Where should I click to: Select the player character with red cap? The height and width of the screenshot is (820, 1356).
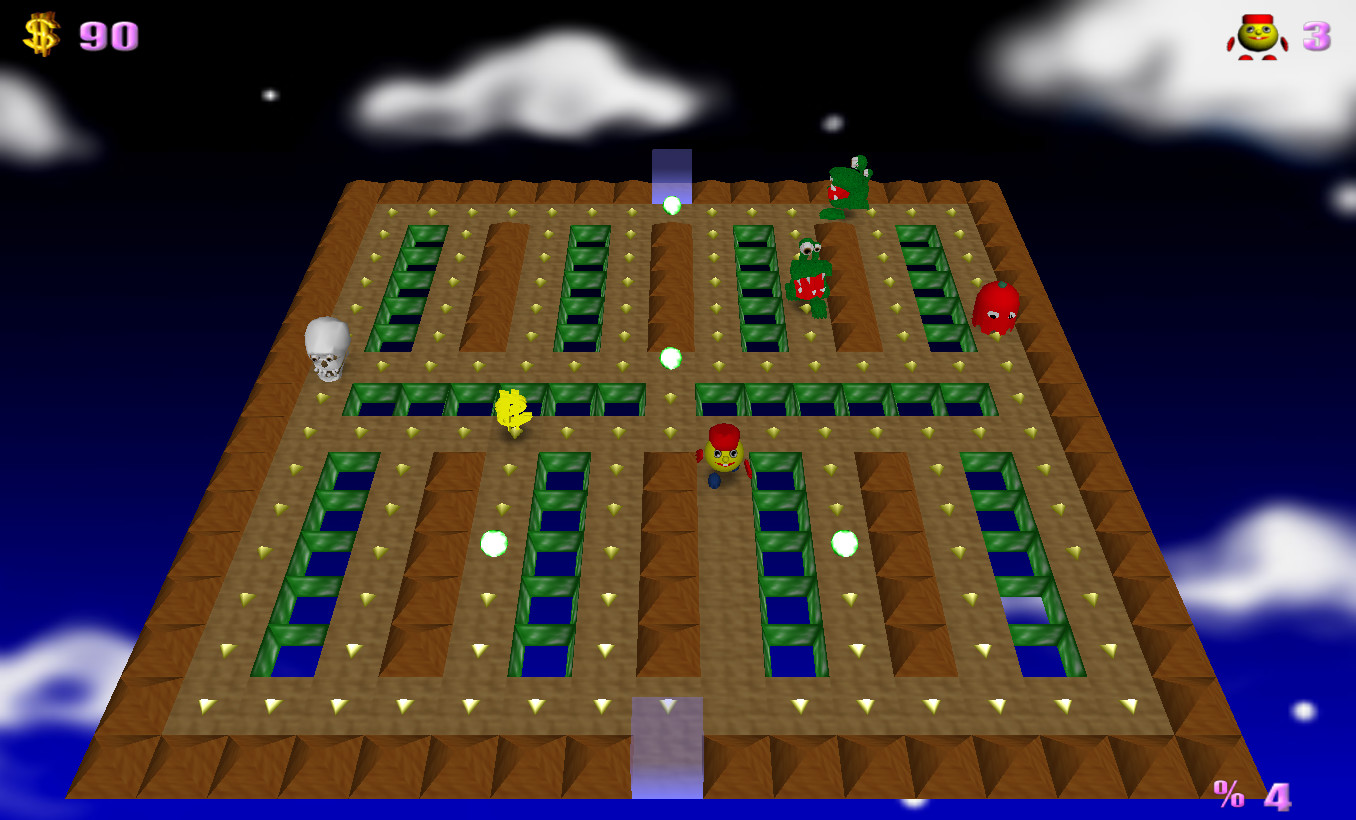pyautogui.click(x=722, y=455)
